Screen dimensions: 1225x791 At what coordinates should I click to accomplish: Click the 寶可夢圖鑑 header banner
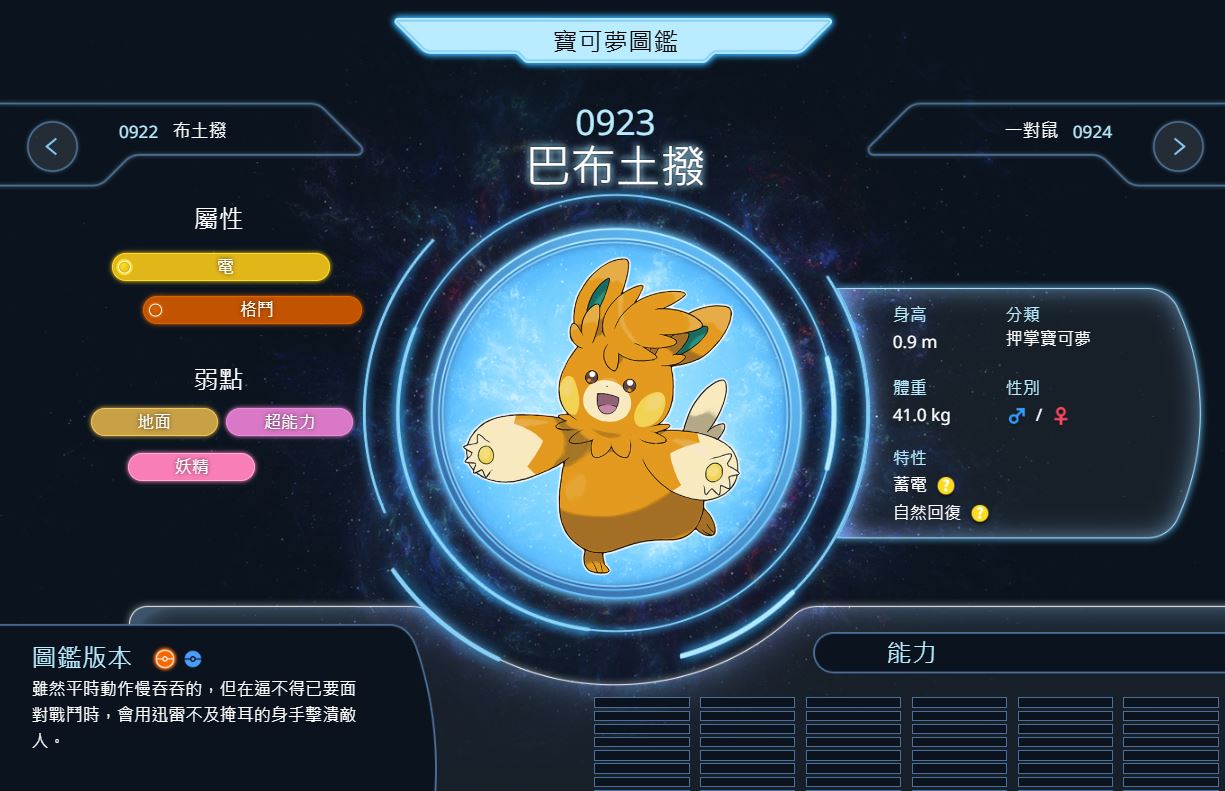point(614,41)
